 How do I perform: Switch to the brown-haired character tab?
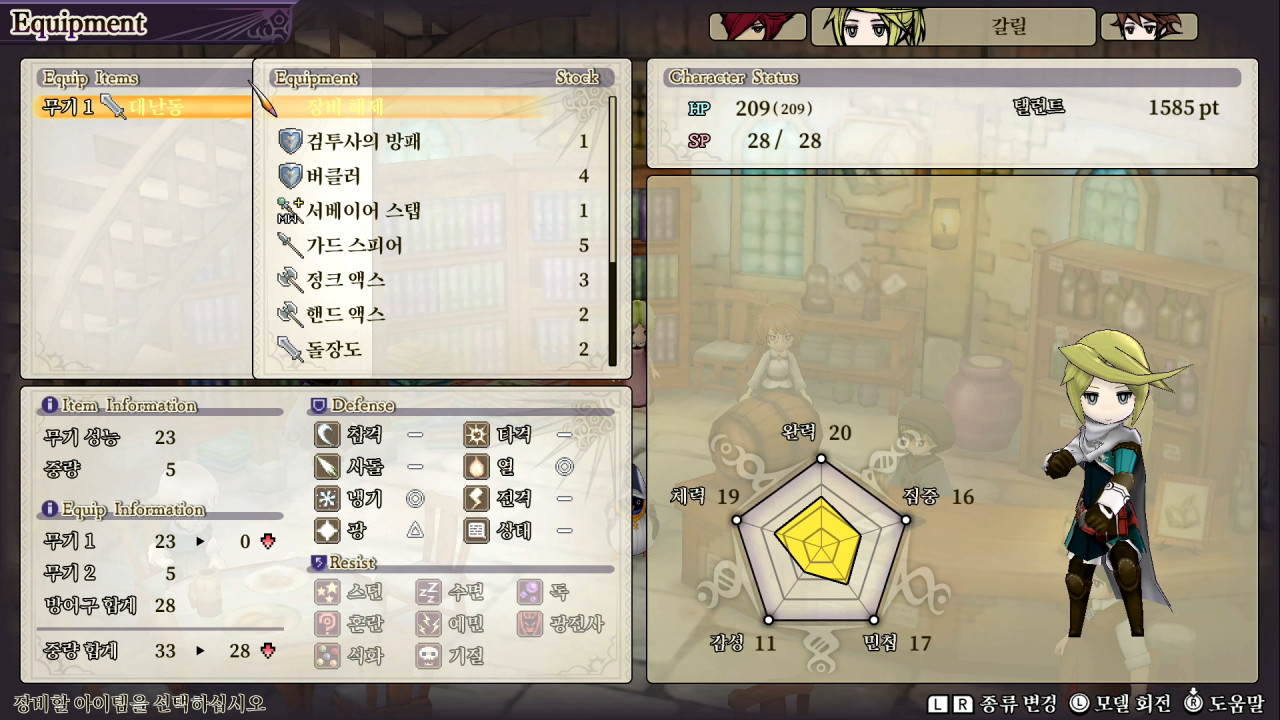click(1148, 27)
